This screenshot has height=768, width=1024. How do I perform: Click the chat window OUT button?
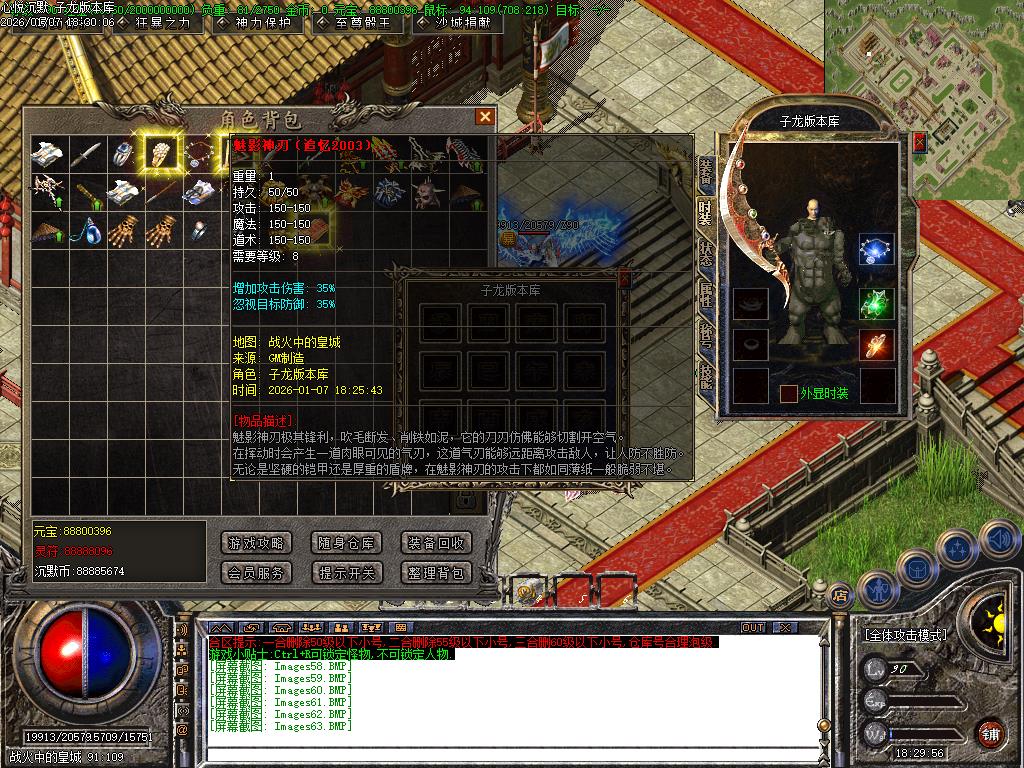753,627
